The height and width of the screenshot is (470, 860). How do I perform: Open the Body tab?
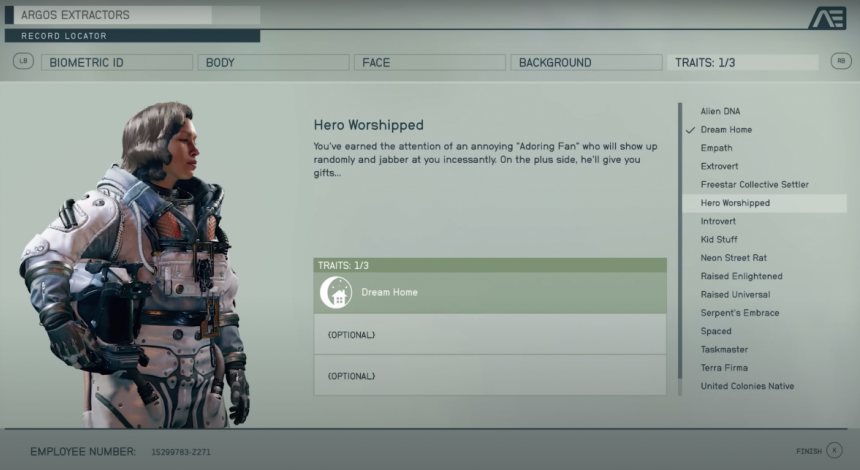click(x=272, y=62)
